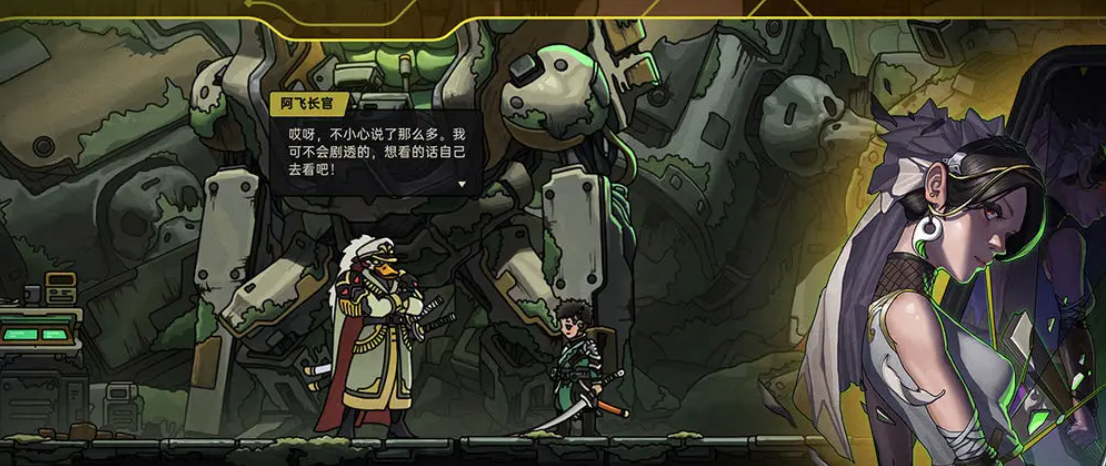Advance dialogue with the small continue arrow

(x=462, y=185)
